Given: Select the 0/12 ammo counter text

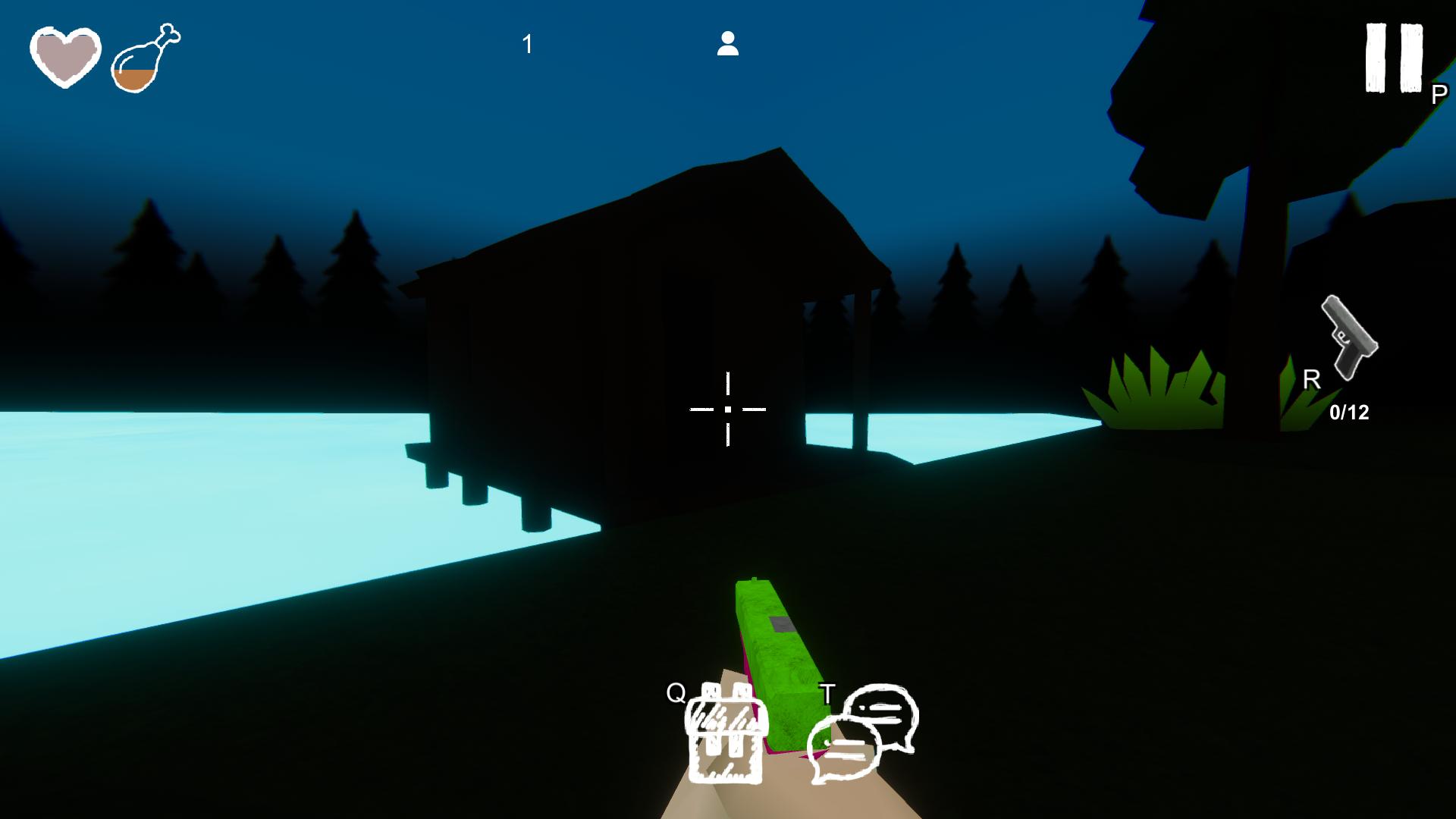Looking at the screenshot, I should coord(1350,412).
